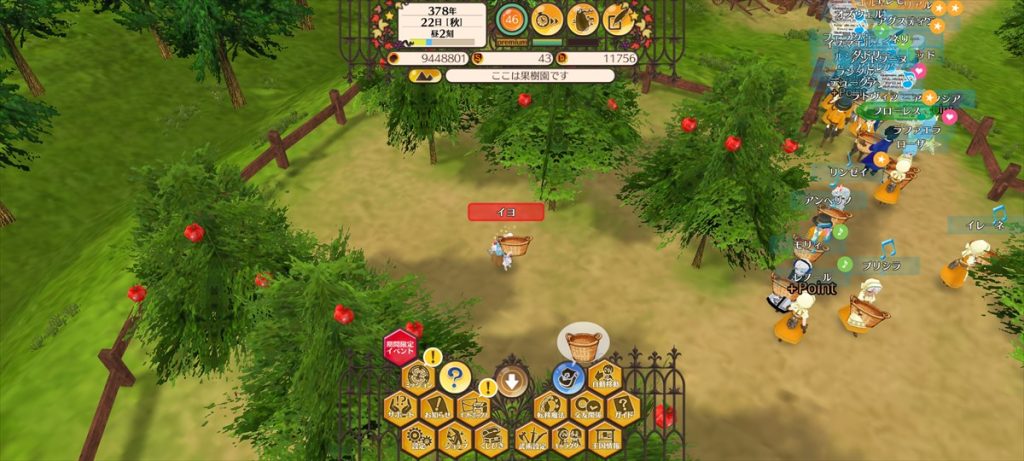Viewport: 1024px width, 461px height.
Task: Activate the 自動移動 (Auto-move) button
Action: pos(605,377)
